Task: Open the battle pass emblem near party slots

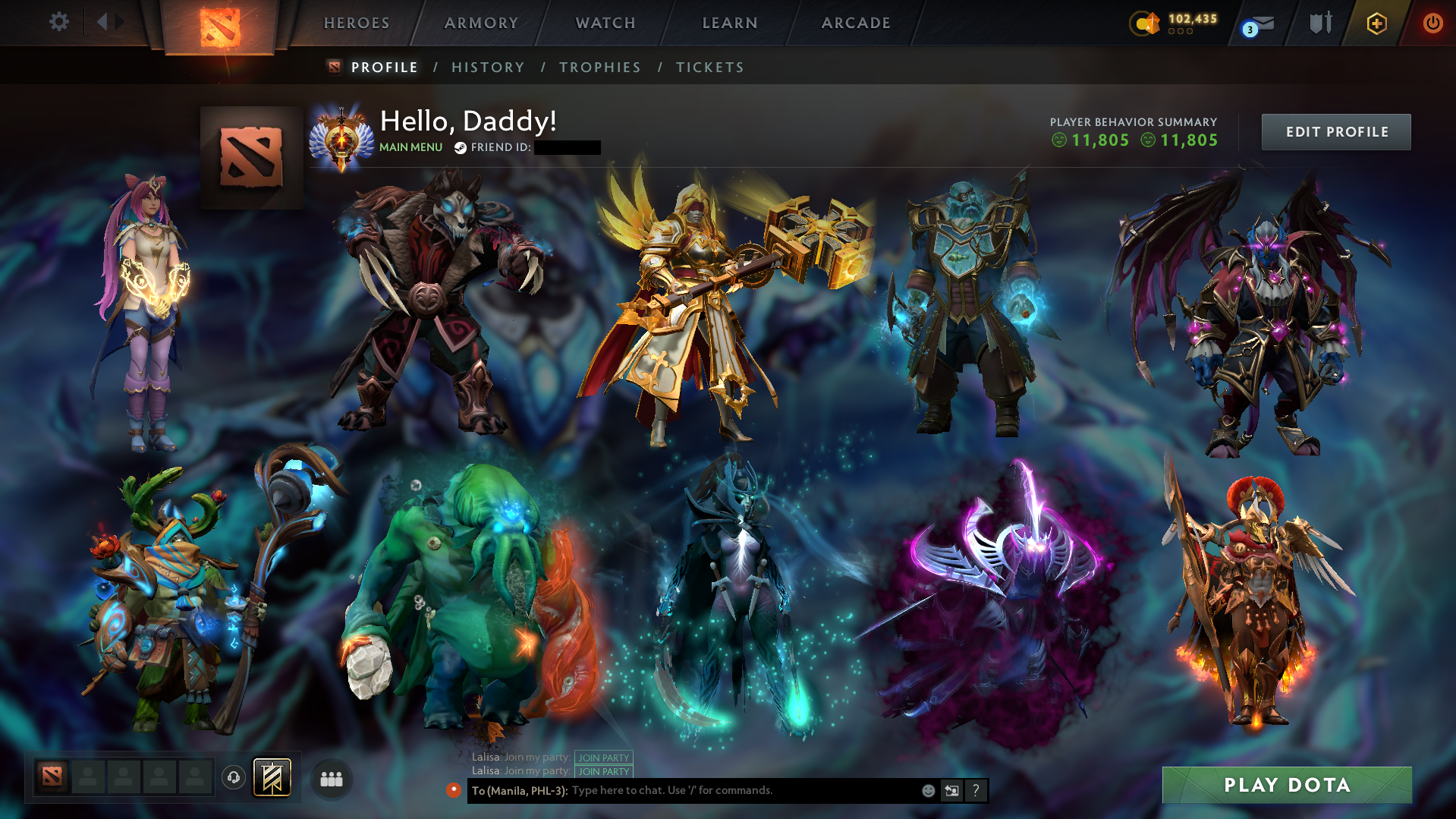Action: pyautogui.click(x=273, y=778)
